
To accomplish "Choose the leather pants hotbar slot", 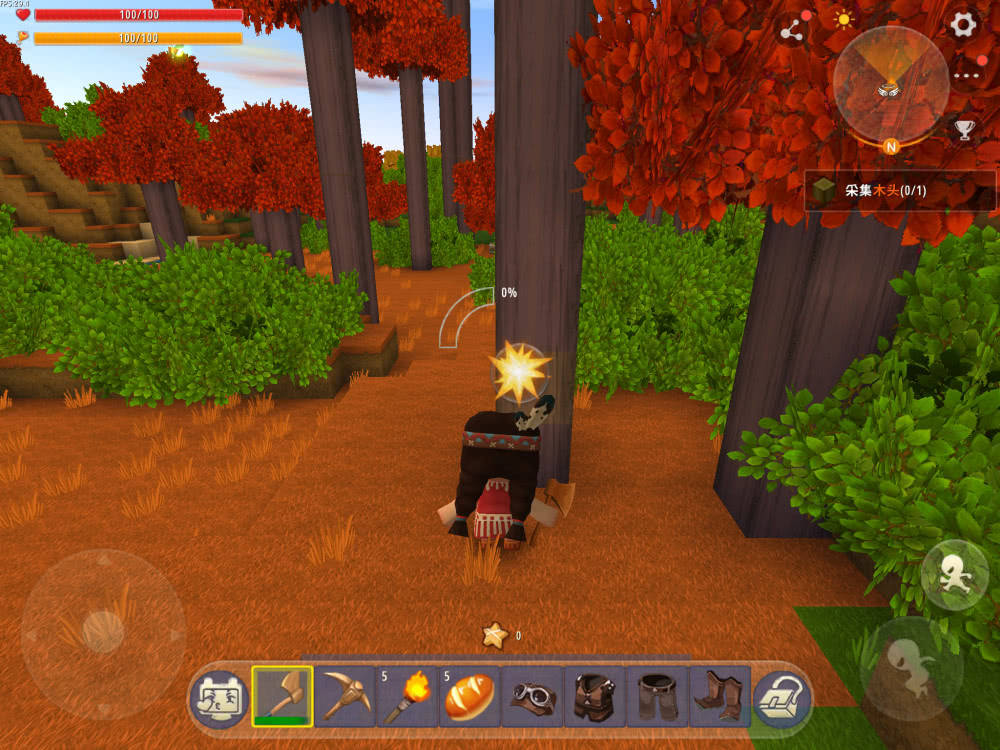I will coord(657,696).
